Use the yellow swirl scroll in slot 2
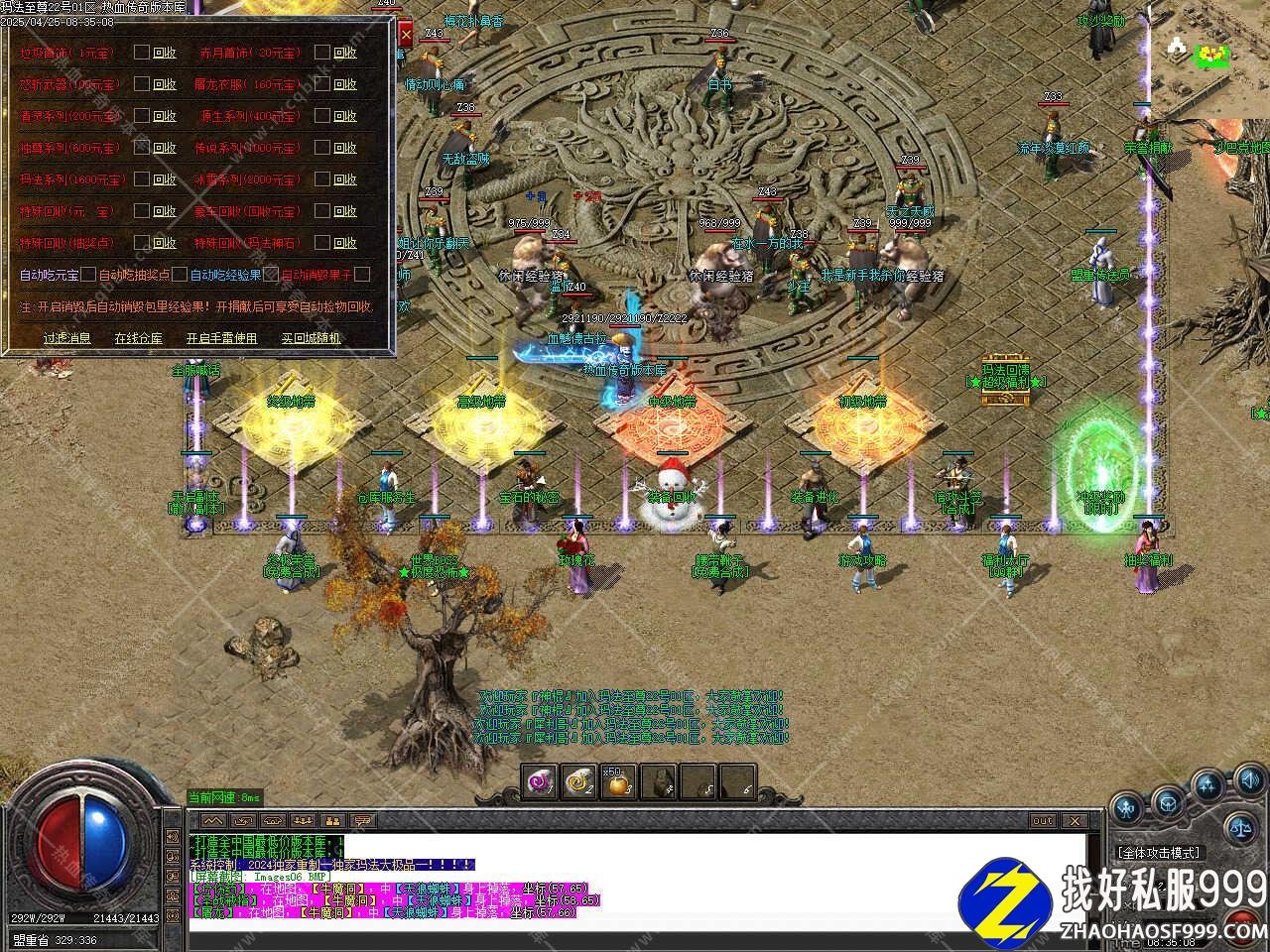The height and width of the screenshot is (952, 1270). [578, 782]
